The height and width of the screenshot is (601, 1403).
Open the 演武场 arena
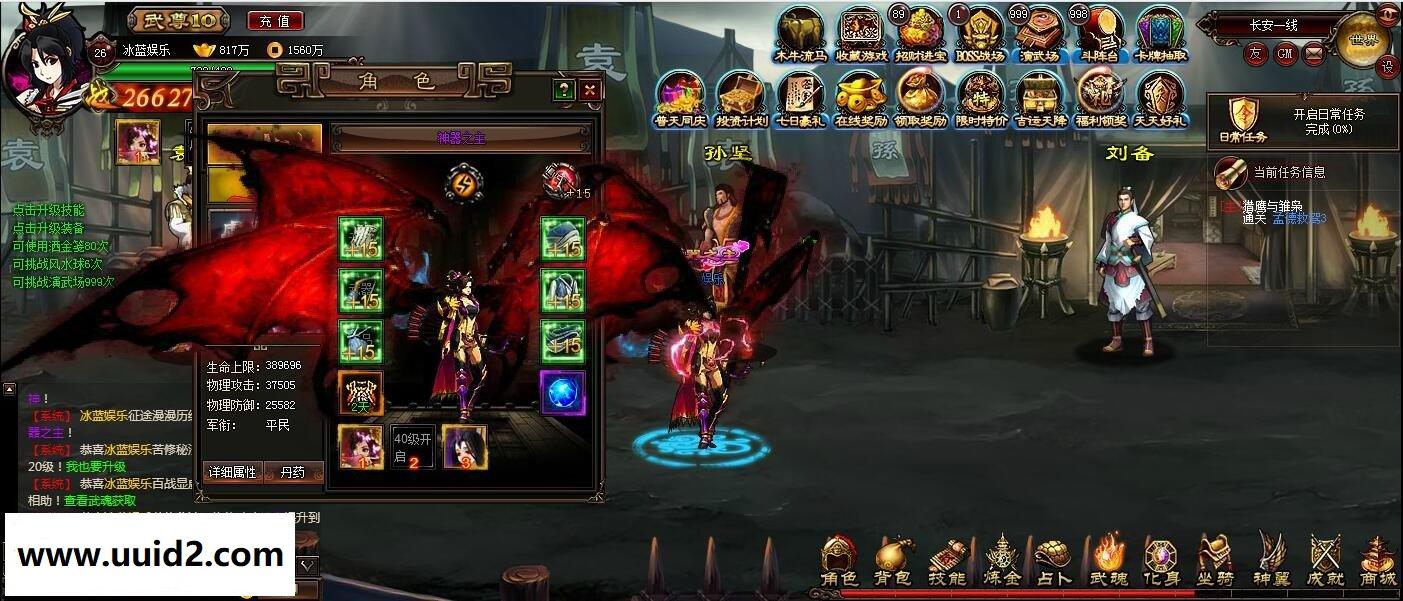coord(1039,35)
